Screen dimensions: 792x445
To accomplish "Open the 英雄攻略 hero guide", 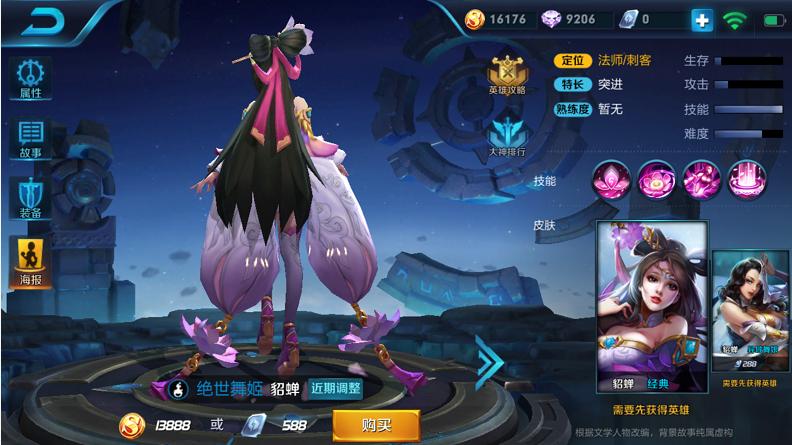I will pos(507,75).
